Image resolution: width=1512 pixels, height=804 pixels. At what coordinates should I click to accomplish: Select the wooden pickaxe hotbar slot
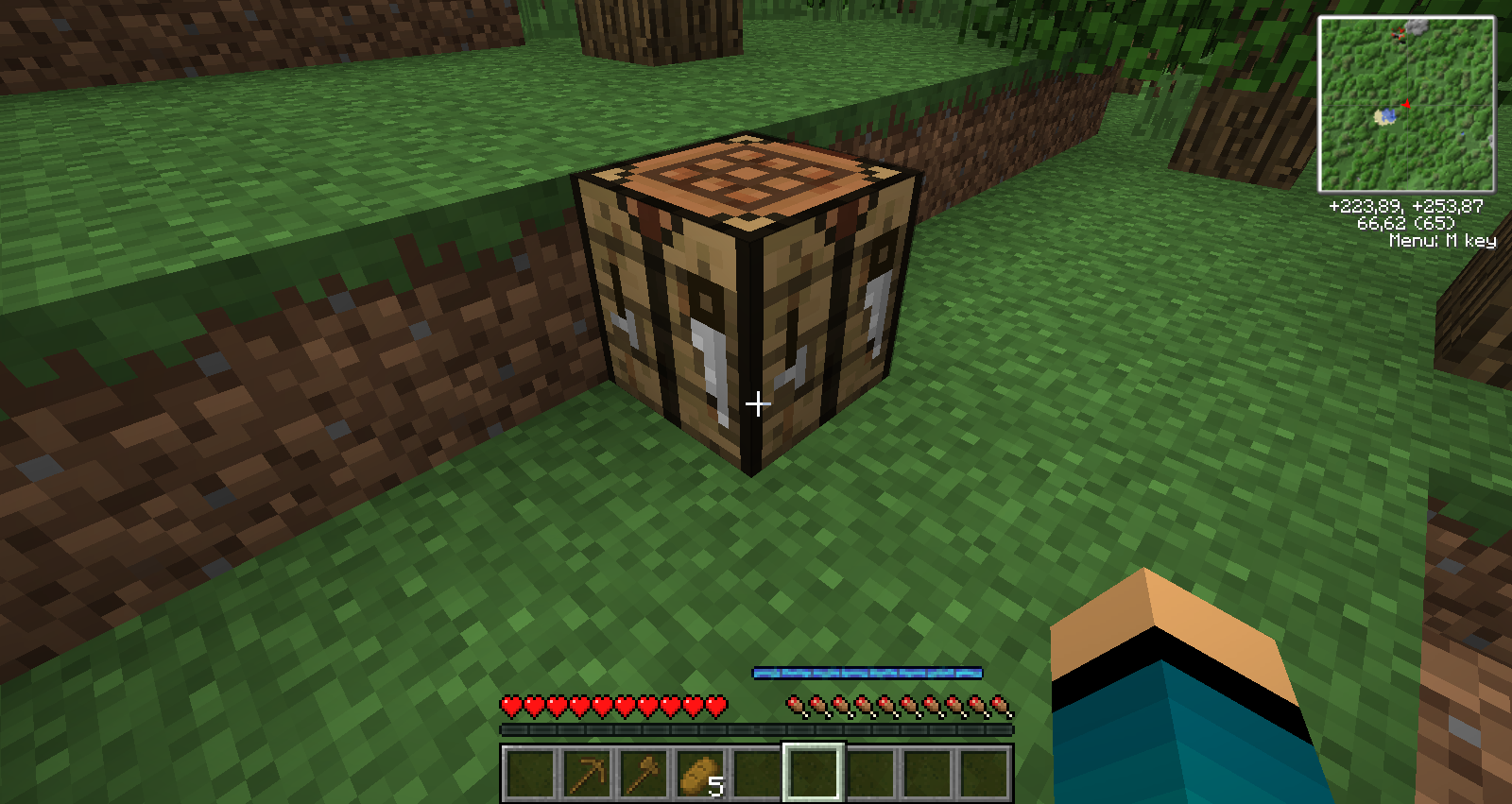pos(586,774)
